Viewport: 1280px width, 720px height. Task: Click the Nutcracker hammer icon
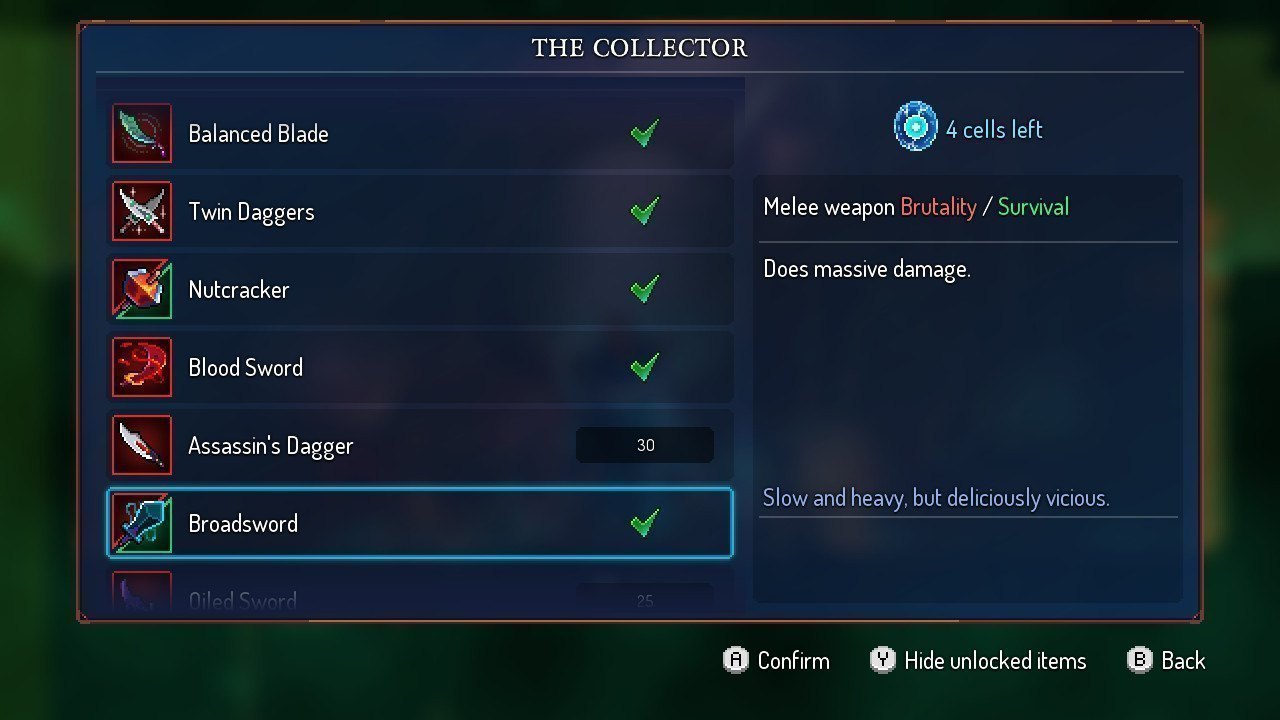coord(141,289)
